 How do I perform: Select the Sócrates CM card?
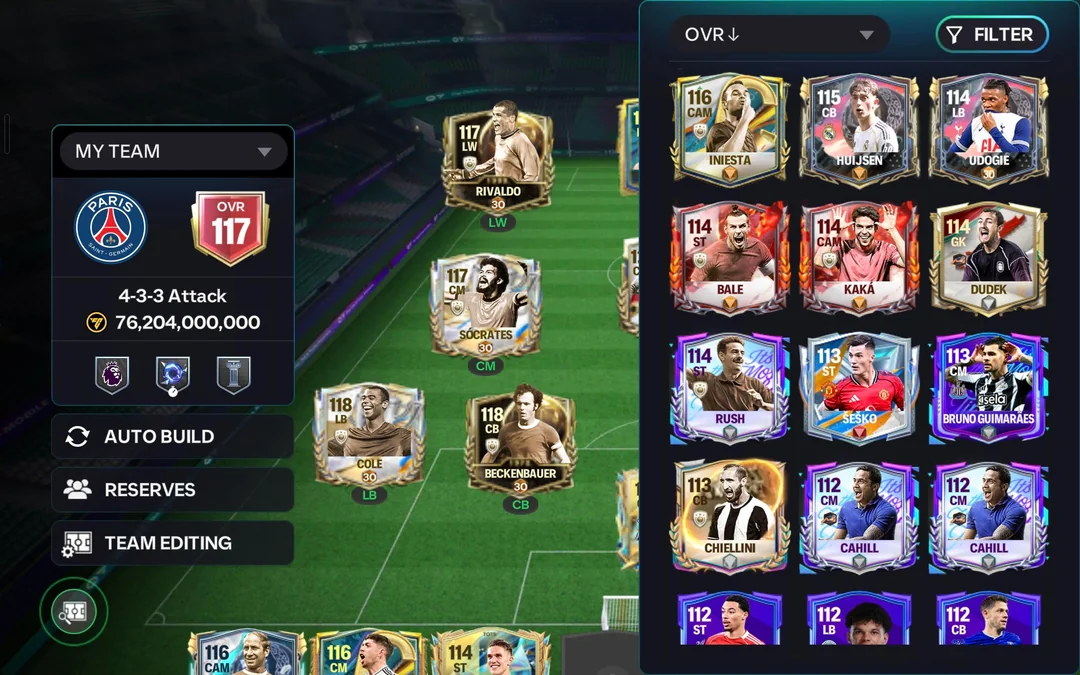(485, 305)
